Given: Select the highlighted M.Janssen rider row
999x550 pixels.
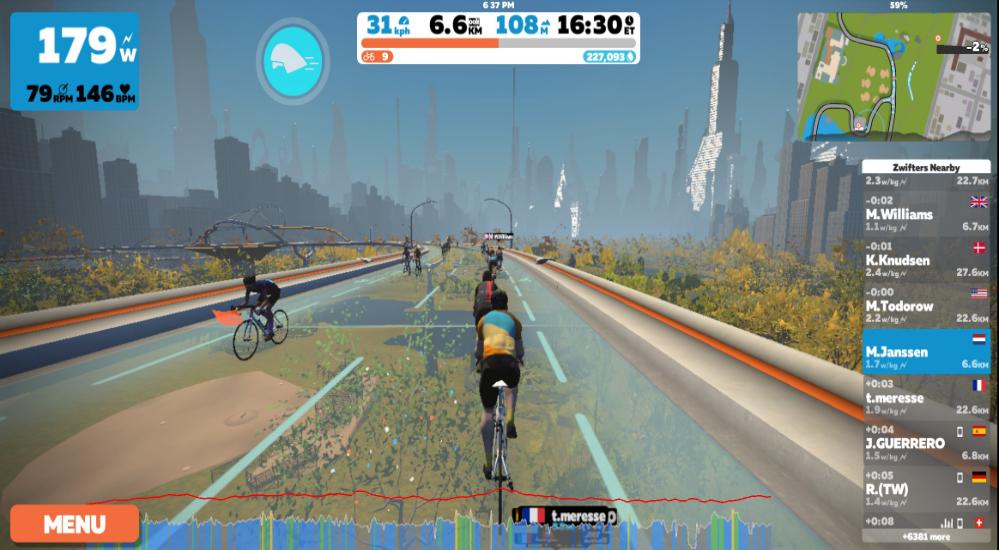Looking at the screenshot, I should (926, 351).
